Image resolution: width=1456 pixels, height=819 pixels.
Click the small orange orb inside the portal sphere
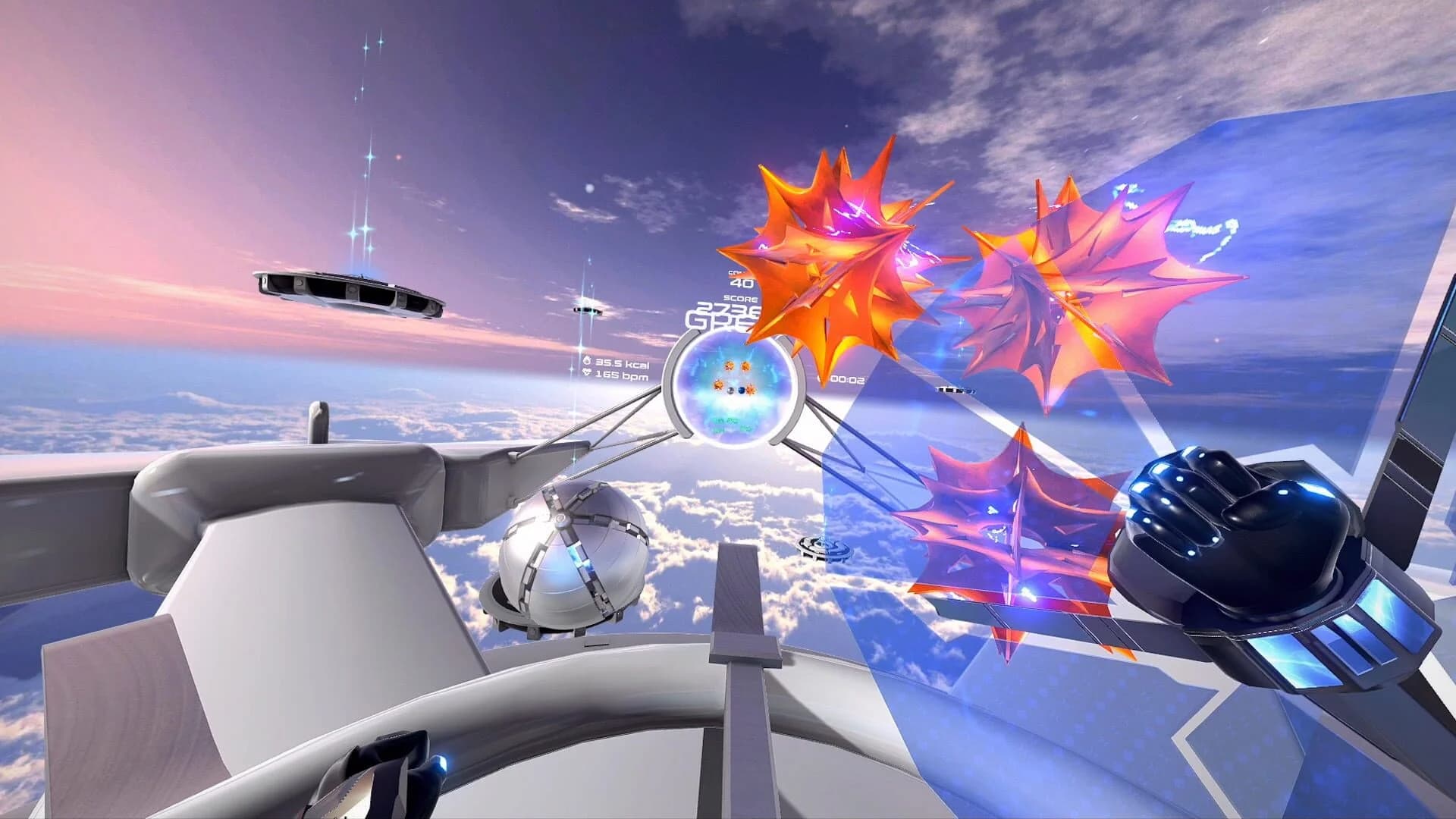click(x=730, y=366)
